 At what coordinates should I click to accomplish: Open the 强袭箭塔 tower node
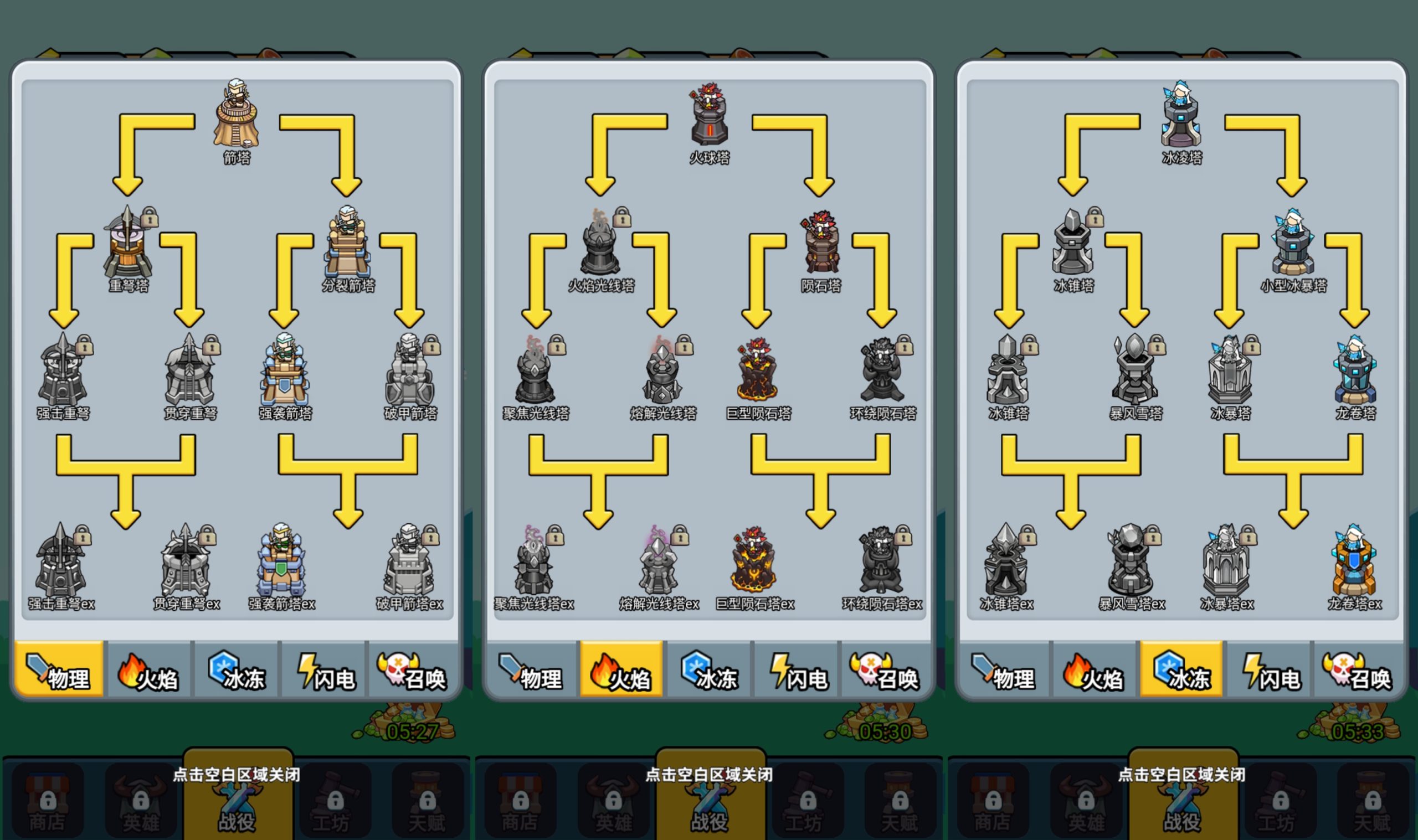285,371
